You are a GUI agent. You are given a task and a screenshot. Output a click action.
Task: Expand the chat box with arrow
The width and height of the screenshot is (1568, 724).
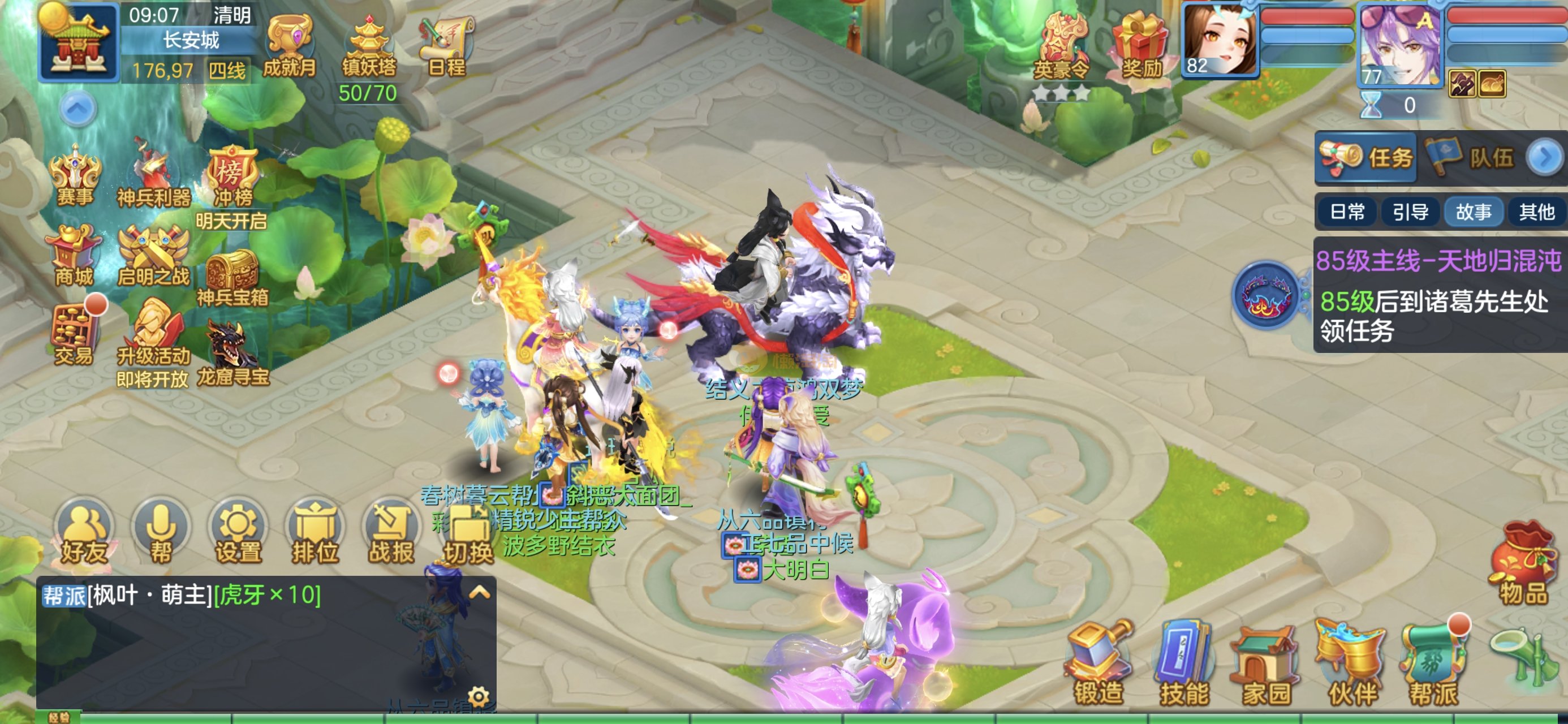(479, 592)
